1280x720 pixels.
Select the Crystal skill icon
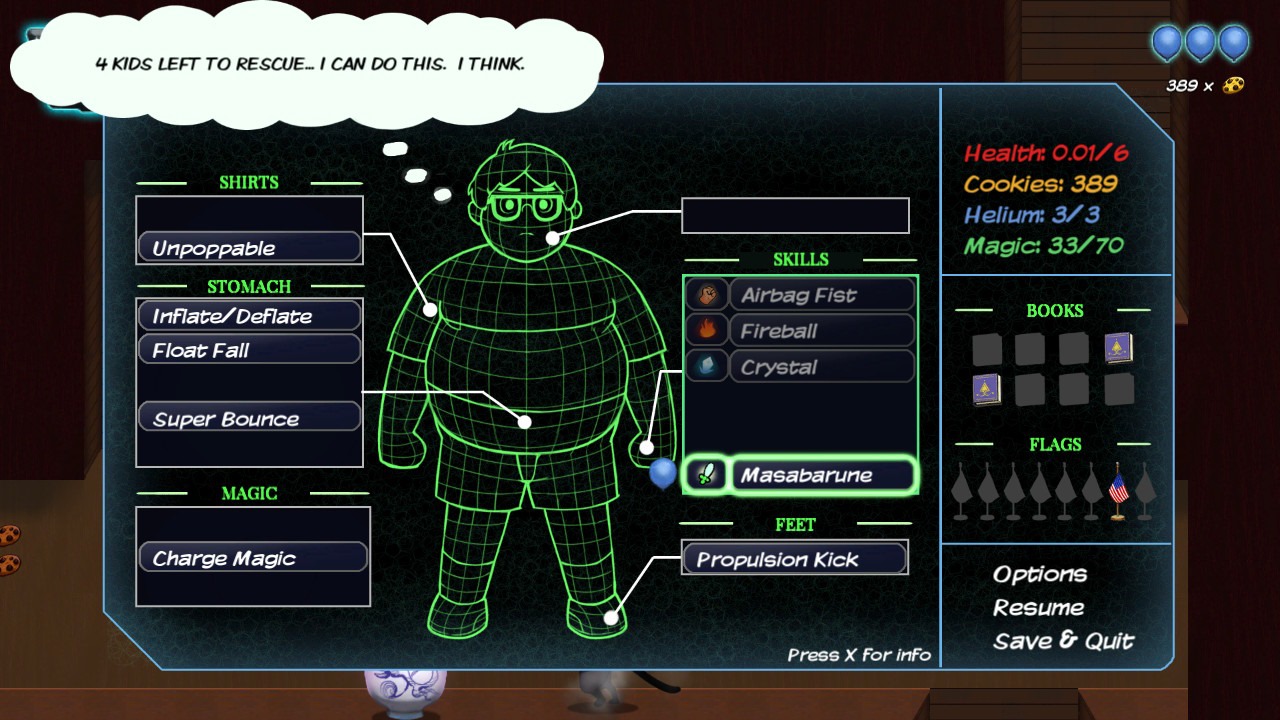point(706,366)
